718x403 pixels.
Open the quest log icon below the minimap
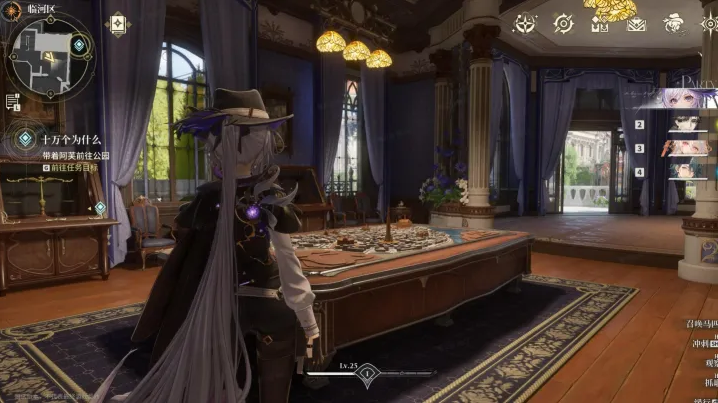13,101
